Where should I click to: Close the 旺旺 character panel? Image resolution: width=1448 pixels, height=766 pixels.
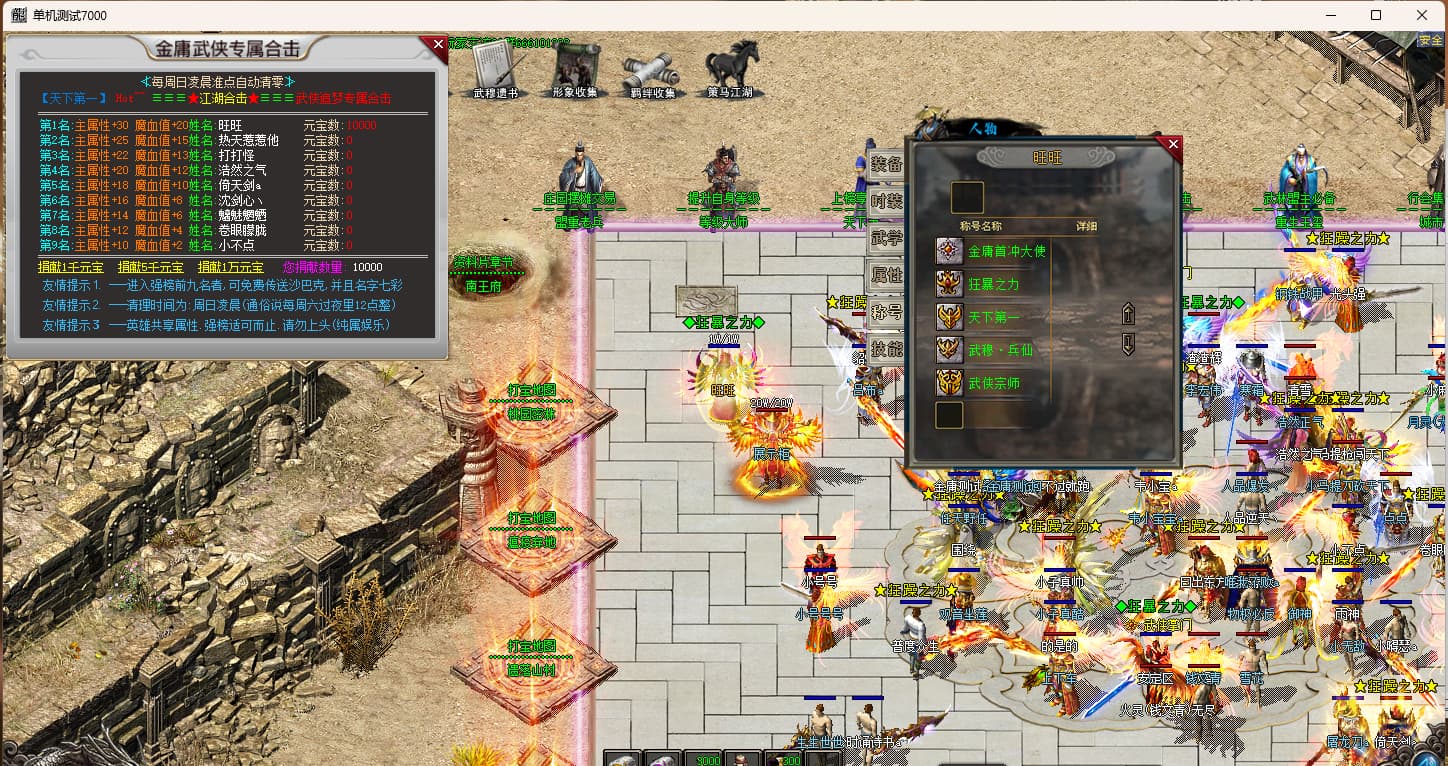click(x=1173, y=145)
